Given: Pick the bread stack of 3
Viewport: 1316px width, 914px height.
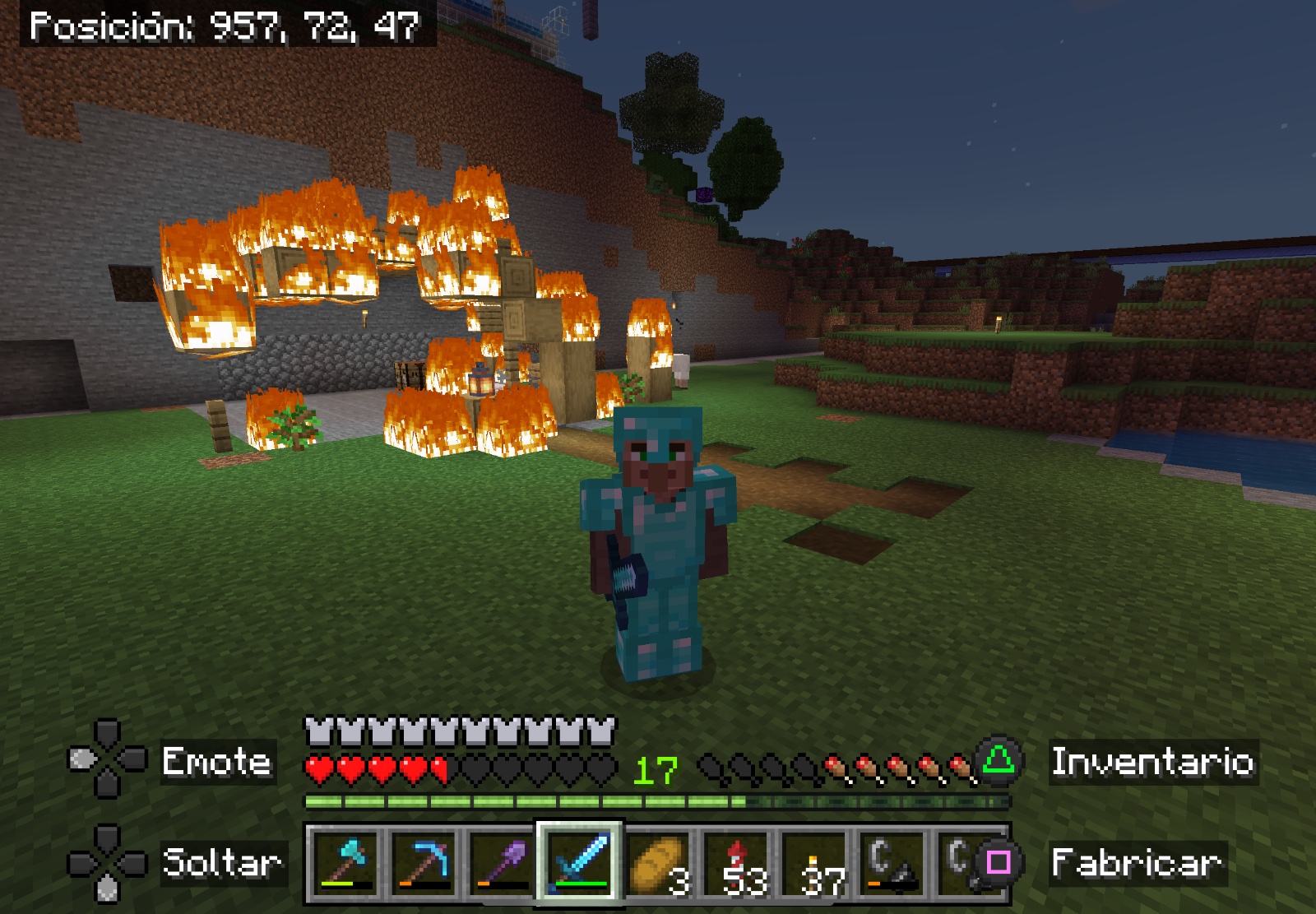Looking at the screenshot, I should (658, 862).
